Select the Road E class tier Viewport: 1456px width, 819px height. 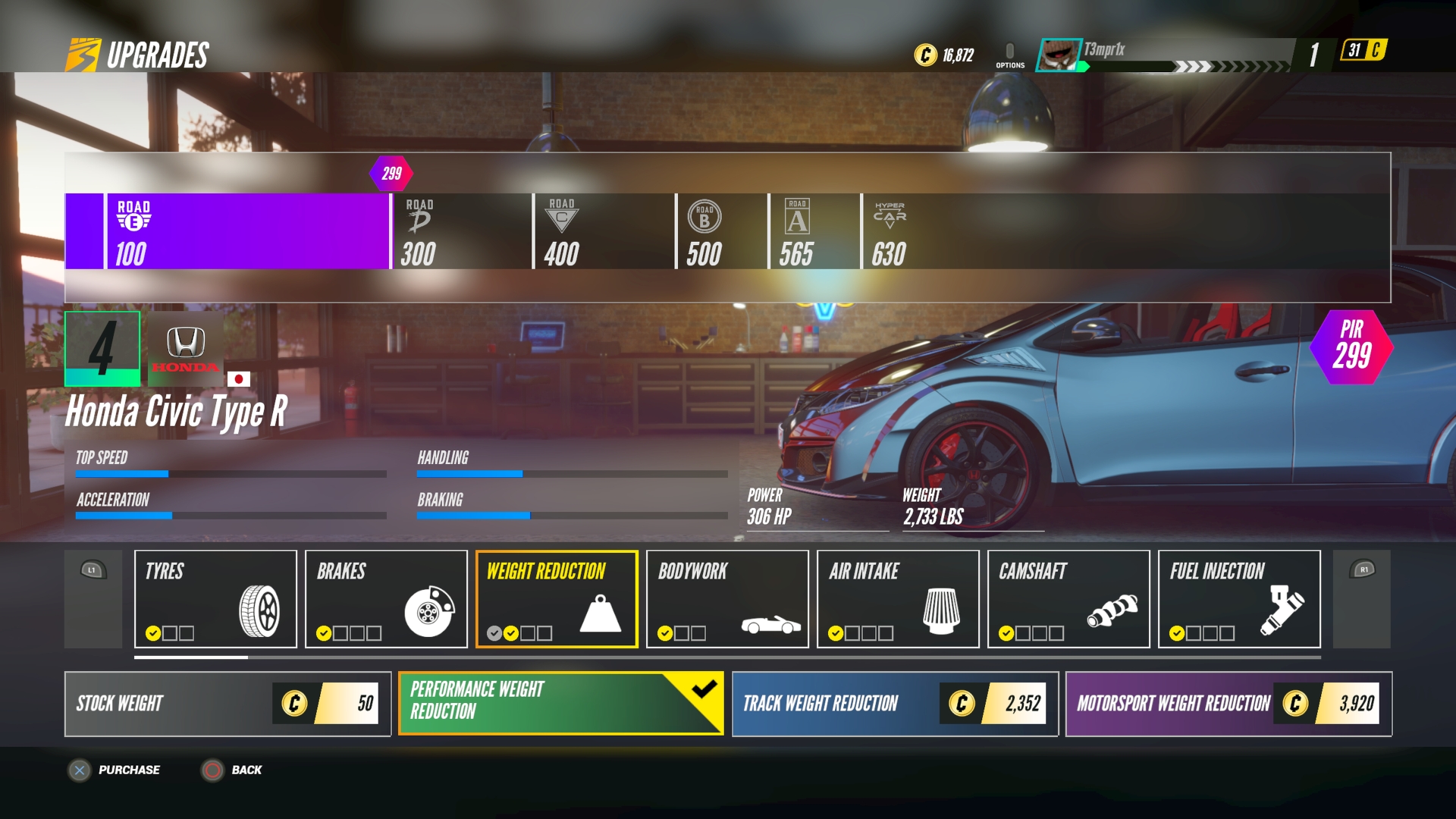(246, 231)
